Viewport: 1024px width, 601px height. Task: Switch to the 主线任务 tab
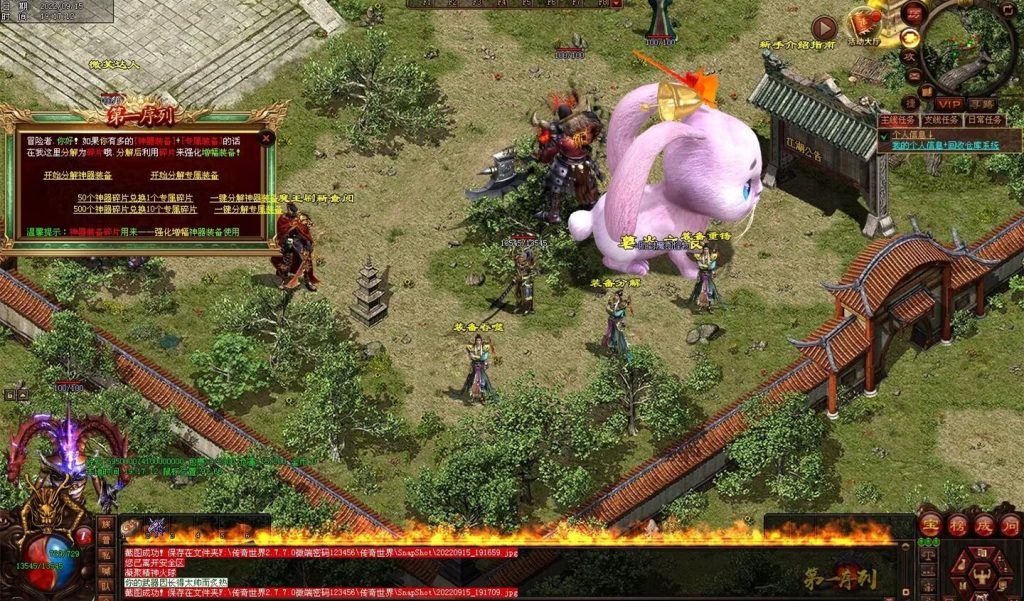[x=896, y=120]
